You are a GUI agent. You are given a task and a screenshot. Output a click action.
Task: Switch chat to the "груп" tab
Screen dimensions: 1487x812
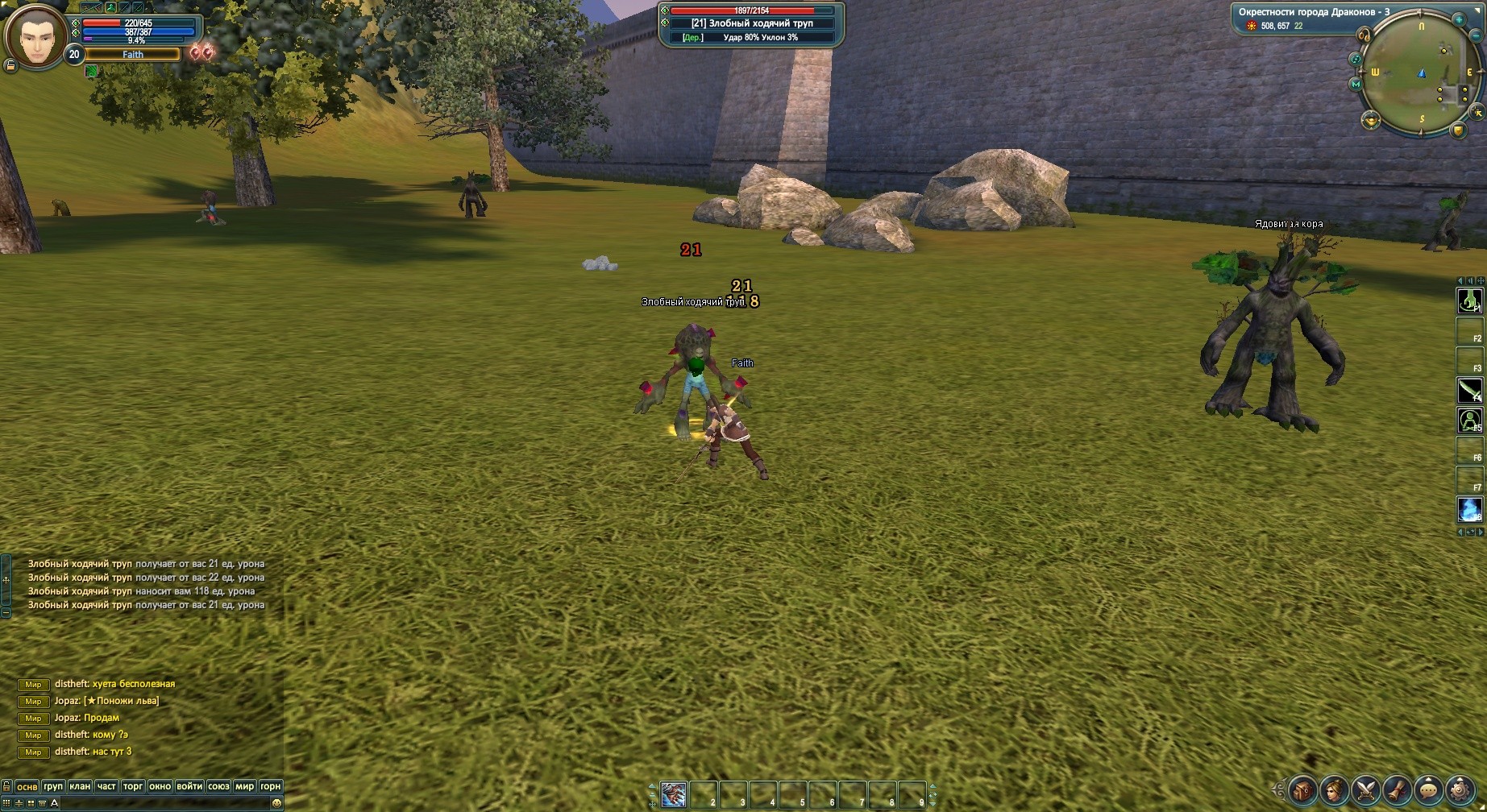pyautogui.click(x=53, y=786)
